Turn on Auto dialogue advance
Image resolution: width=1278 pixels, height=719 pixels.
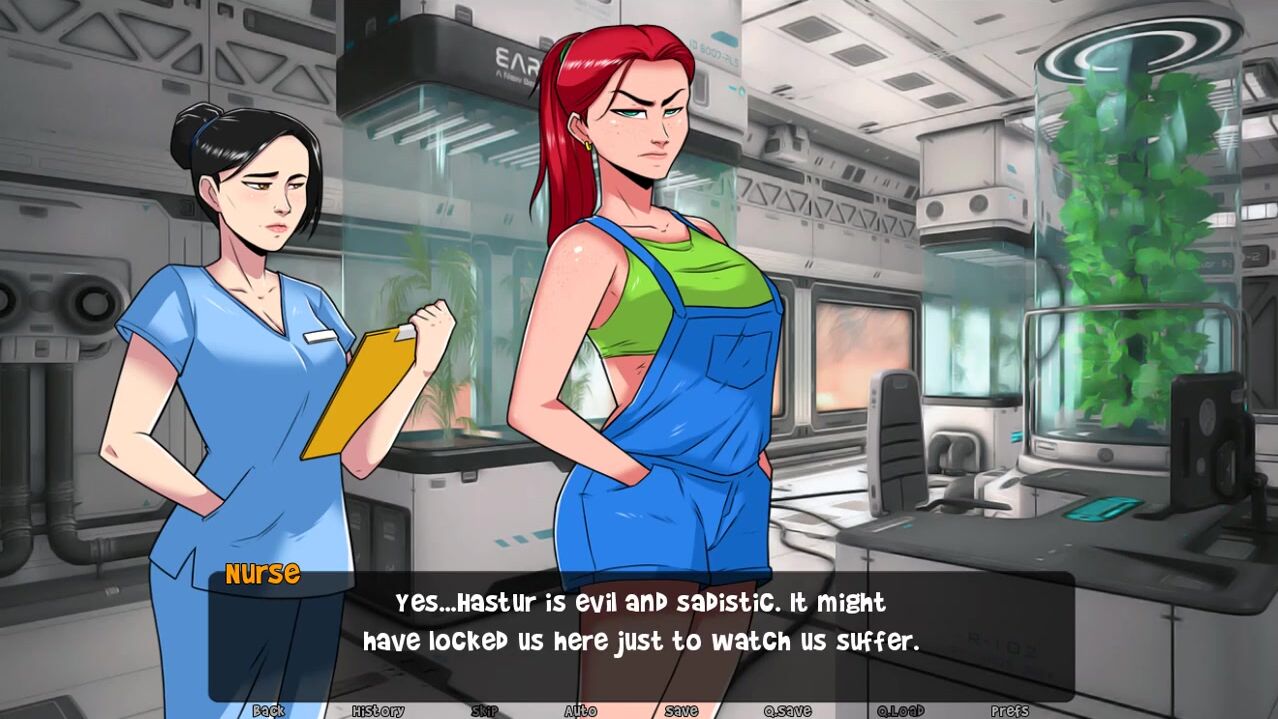point(580,711)
